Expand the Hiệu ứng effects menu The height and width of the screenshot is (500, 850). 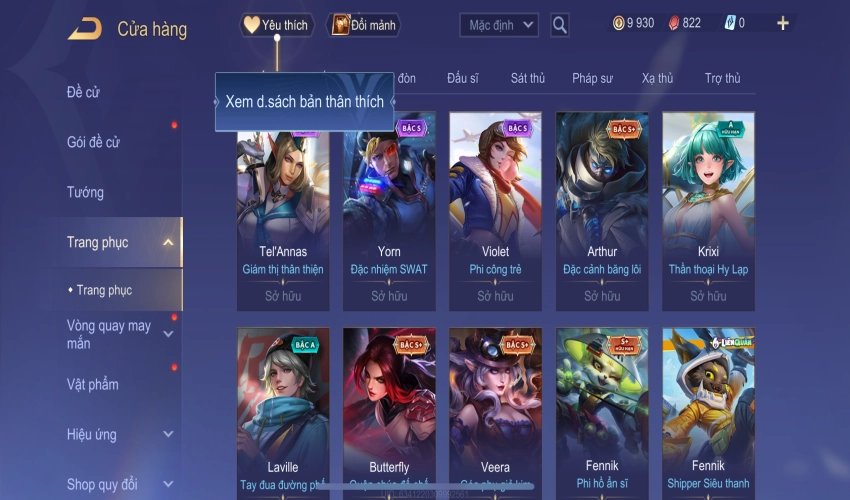(x=167, y=434)
